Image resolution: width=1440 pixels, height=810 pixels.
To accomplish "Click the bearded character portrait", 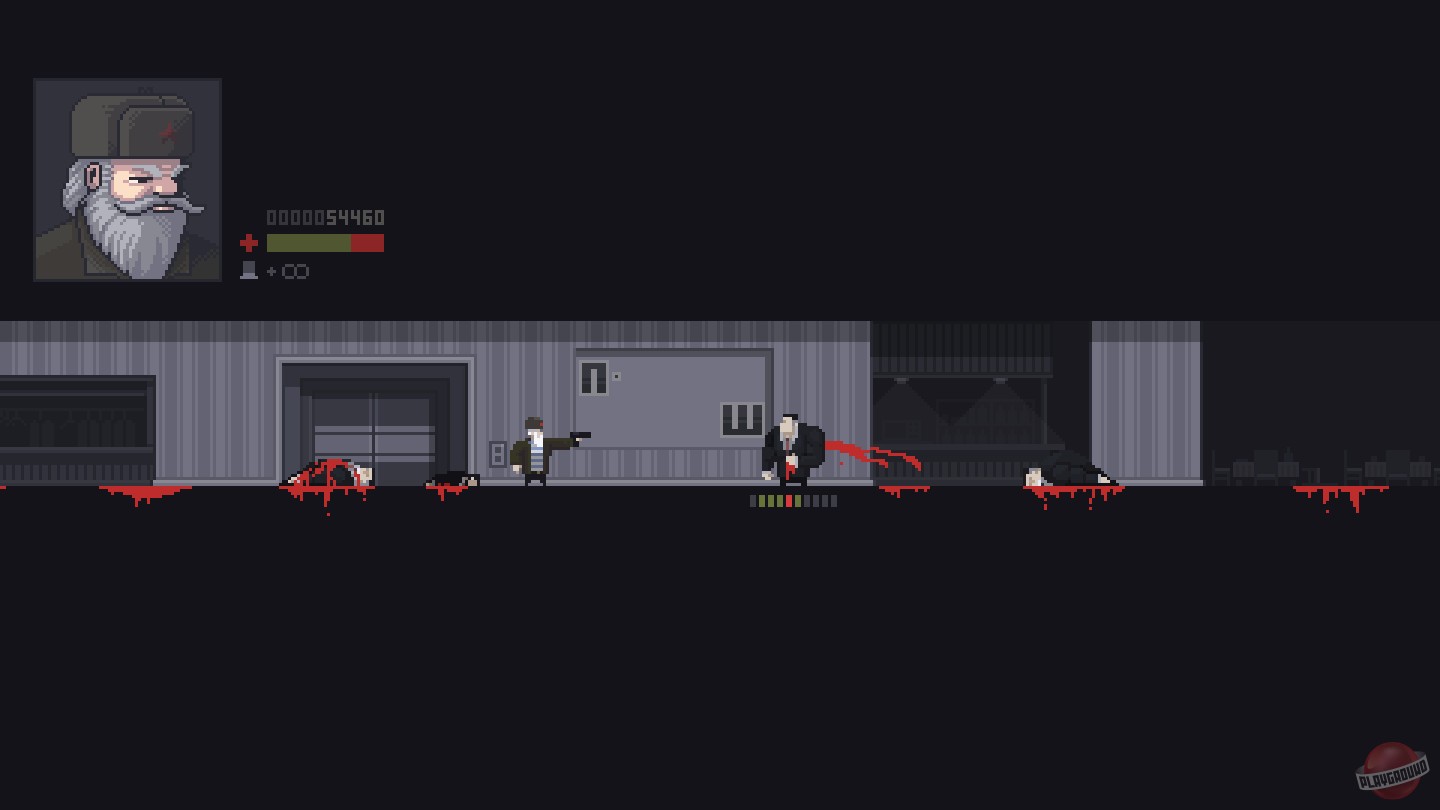I will (127, 180).
